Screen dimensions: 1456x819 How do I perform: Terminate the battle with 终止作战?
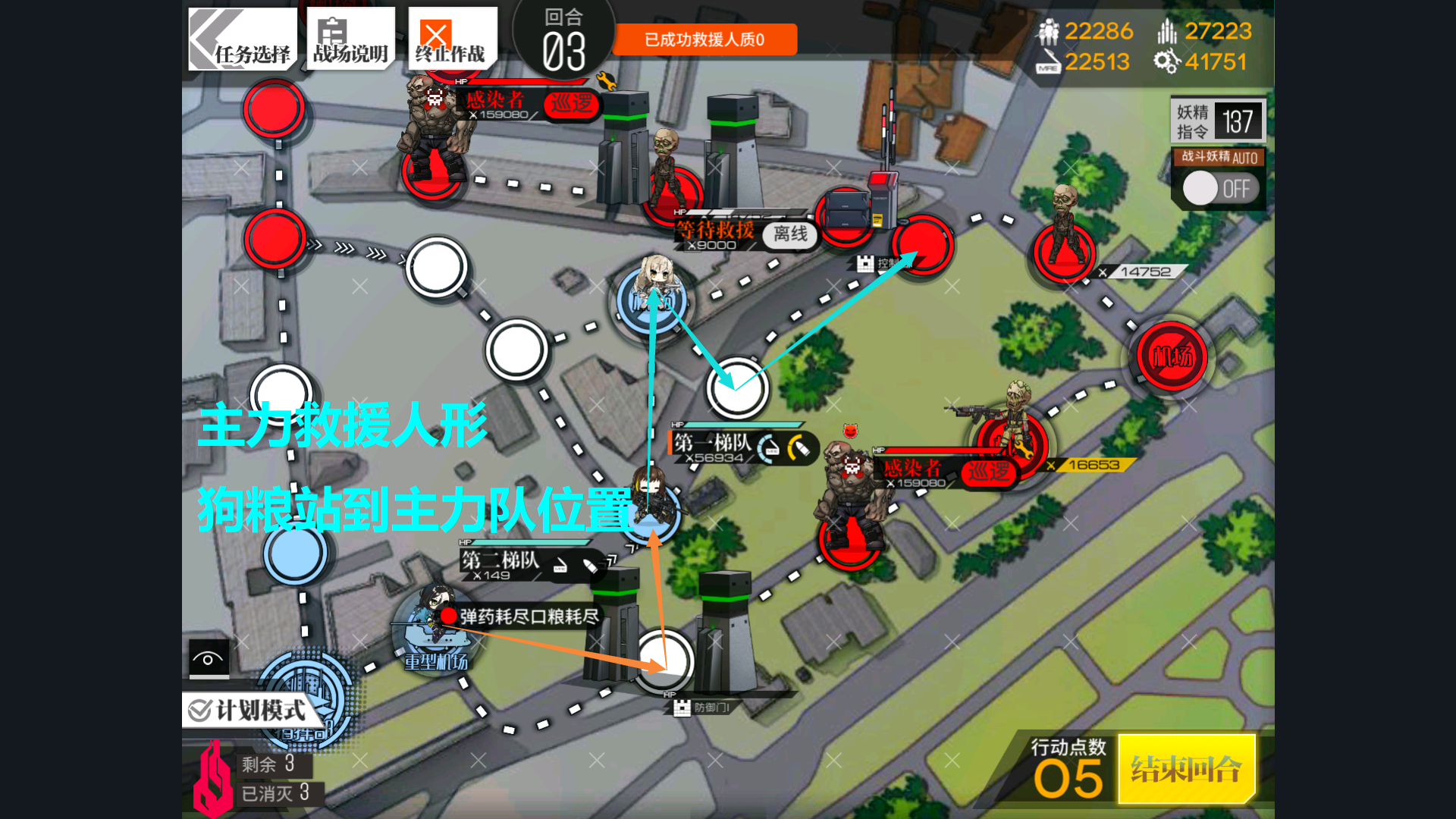click(452, 39)
